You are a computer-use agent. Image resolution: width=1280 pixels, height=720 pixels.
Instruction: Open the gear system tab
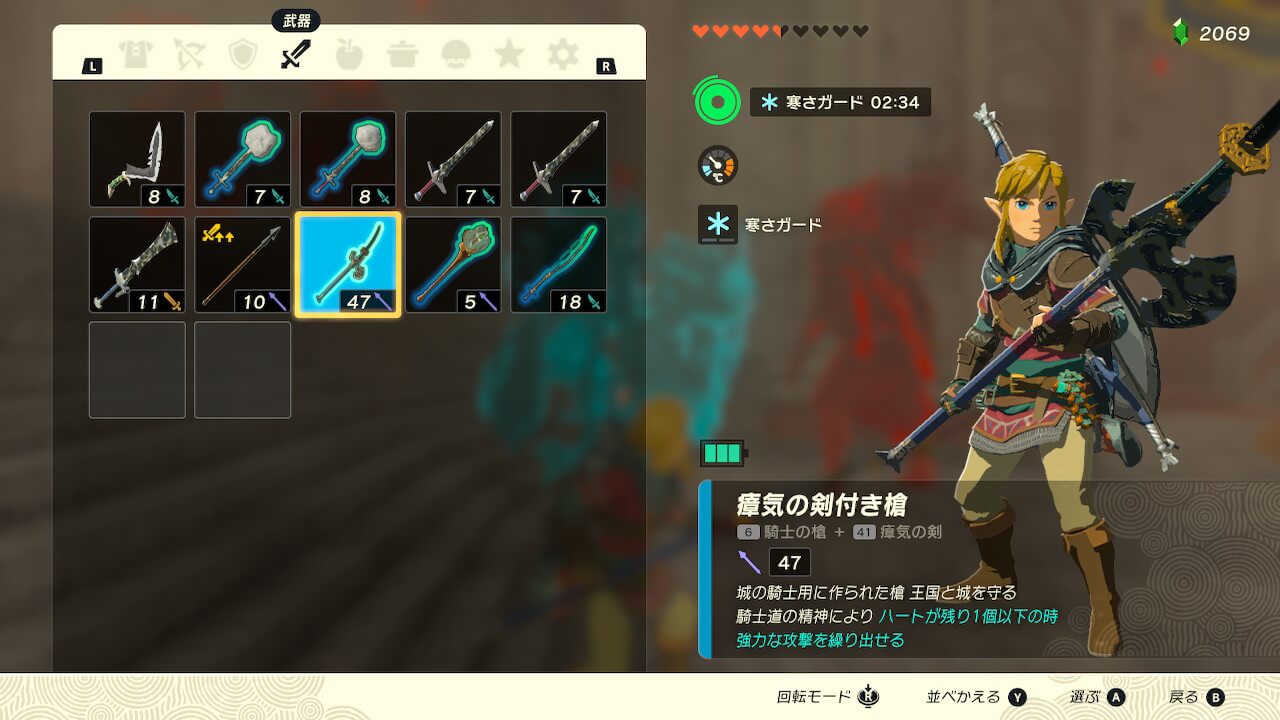[x=562, y=54]
